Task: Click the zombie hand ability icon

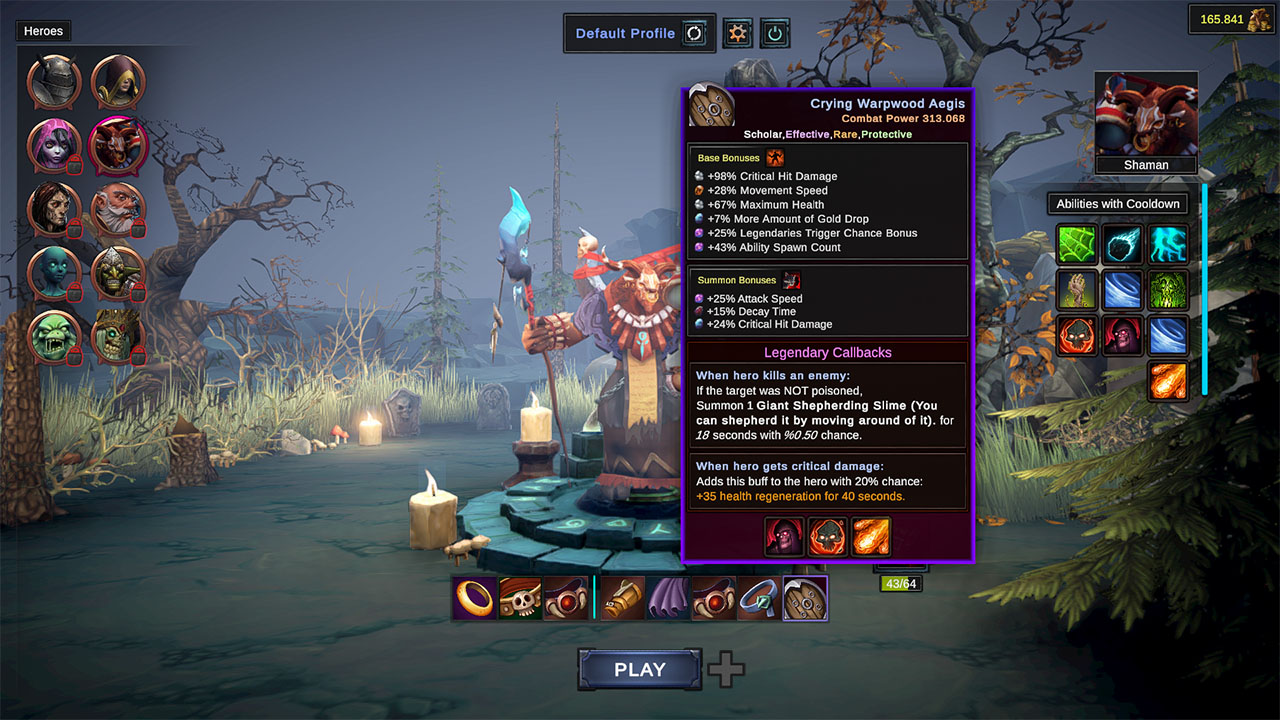Action: (x=1076, y=289)
